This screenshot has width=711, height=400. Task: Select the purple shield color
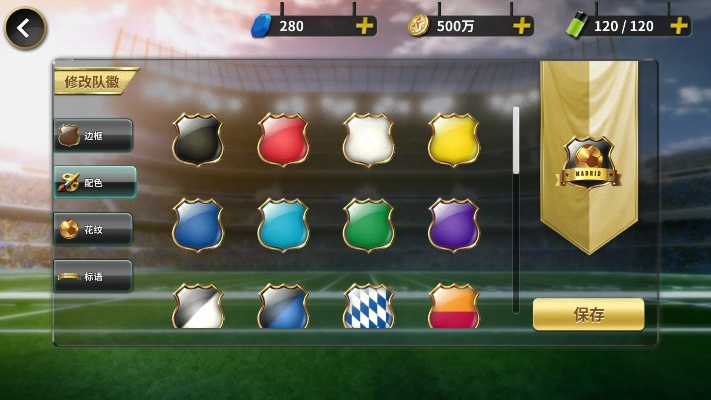coord(453,224)
